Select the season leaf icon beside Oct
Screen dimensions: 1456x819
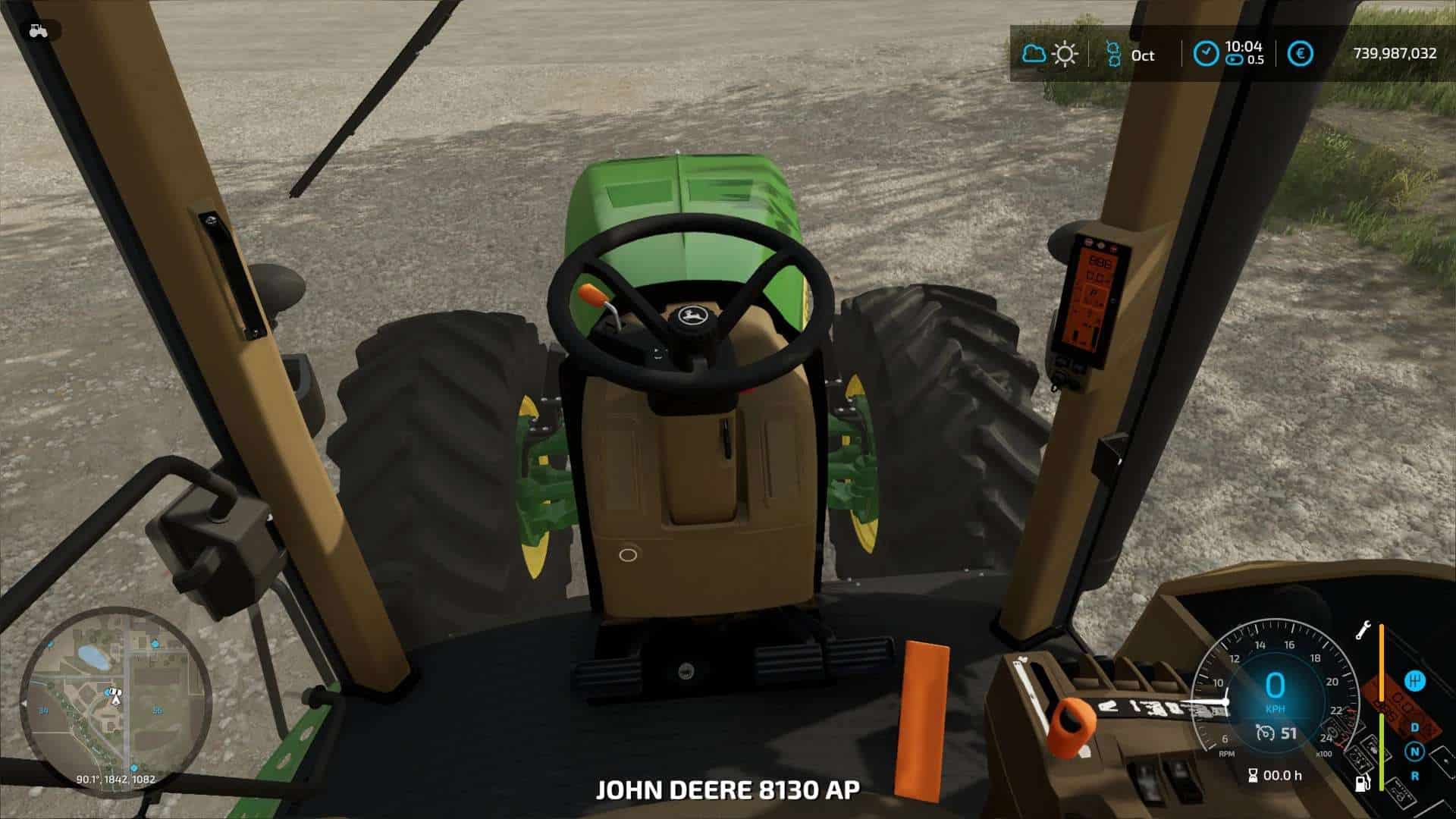pos(1112,54)
